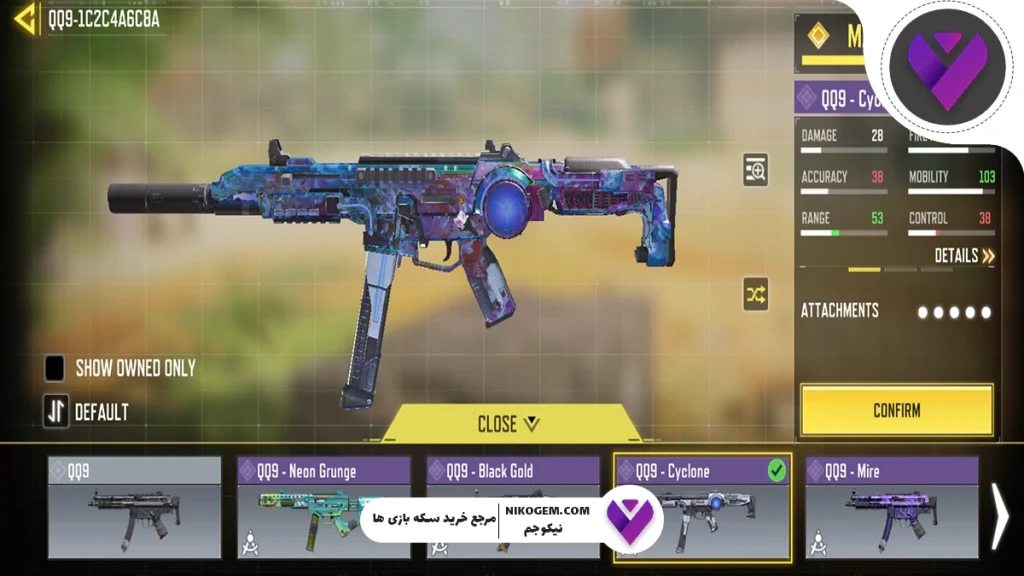1024x576 pixels.
Task: Click the shuffle arrows icon
Action: [x=756, y=294]
